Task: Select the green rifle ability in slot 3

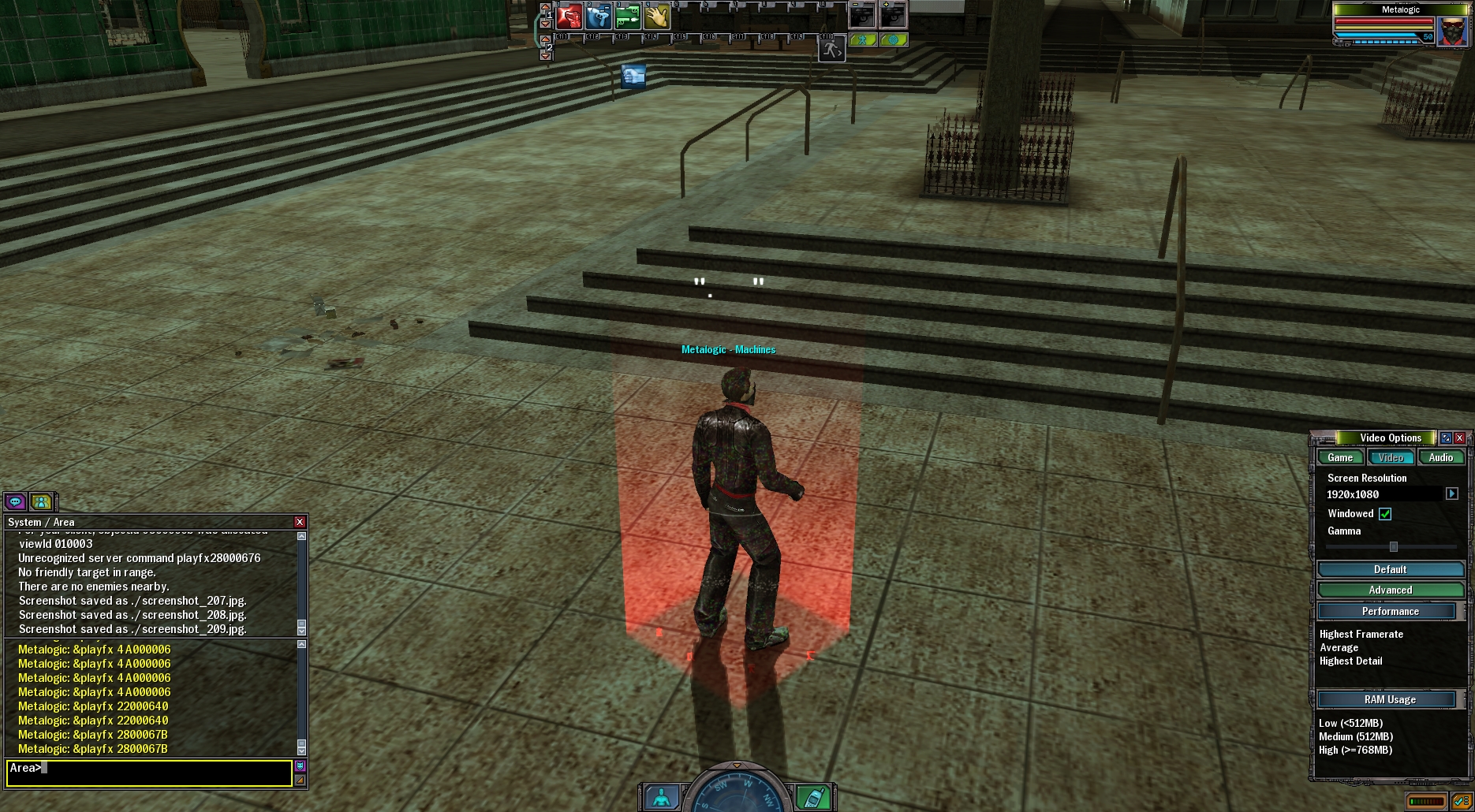Action: click(628, 16)
